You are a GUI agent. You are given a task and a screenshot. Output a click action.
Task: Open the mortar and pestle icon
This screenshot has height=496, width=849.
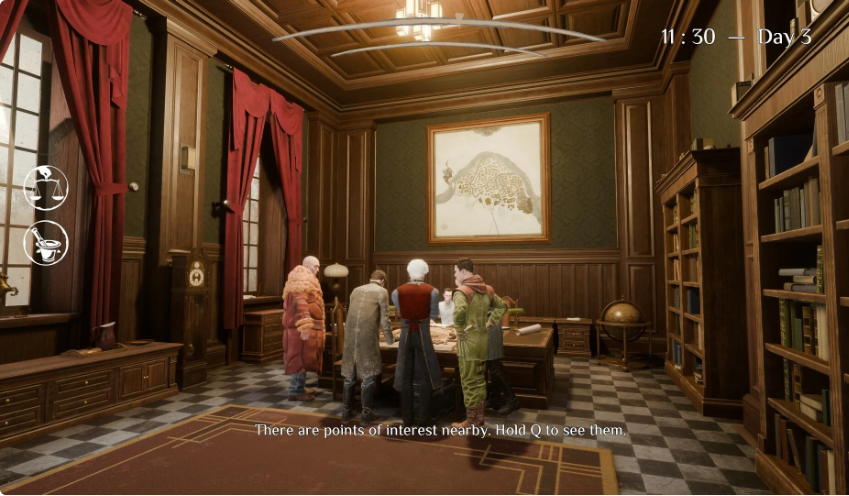[x=45, y=242]
